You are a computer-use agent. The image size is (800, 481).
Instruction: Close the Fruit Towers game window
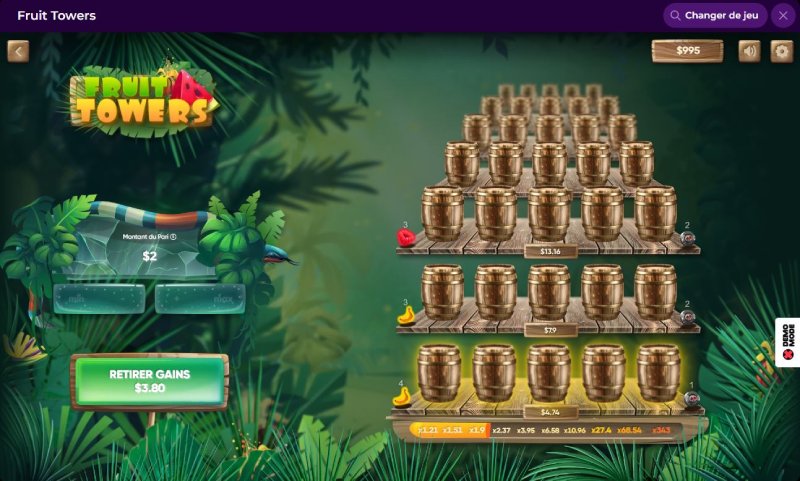782,16
